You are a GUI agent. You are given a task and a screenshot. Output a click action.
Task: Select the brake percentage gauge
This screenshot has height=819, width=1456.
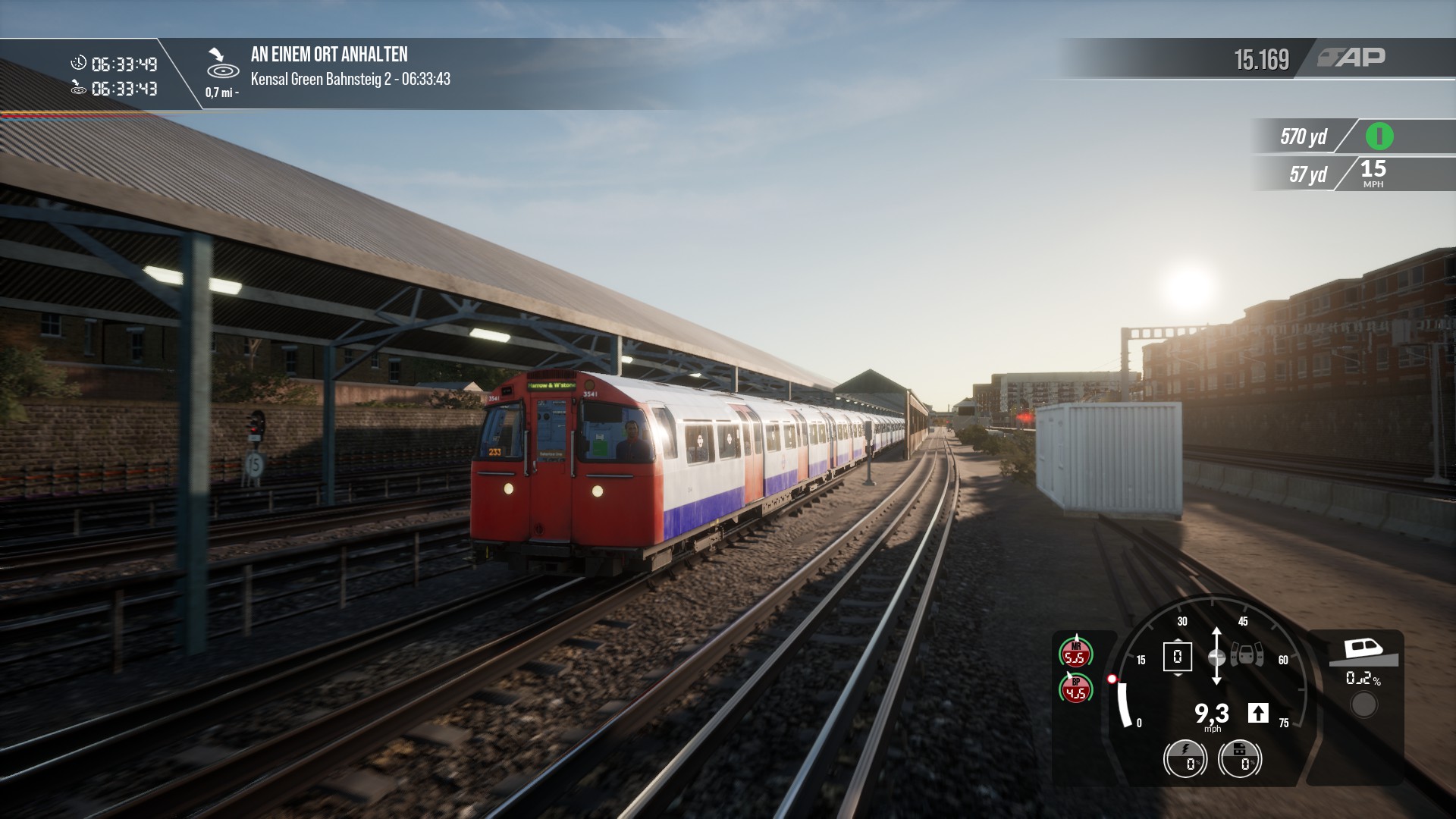pyautogui.click(x=1240, y=758)
